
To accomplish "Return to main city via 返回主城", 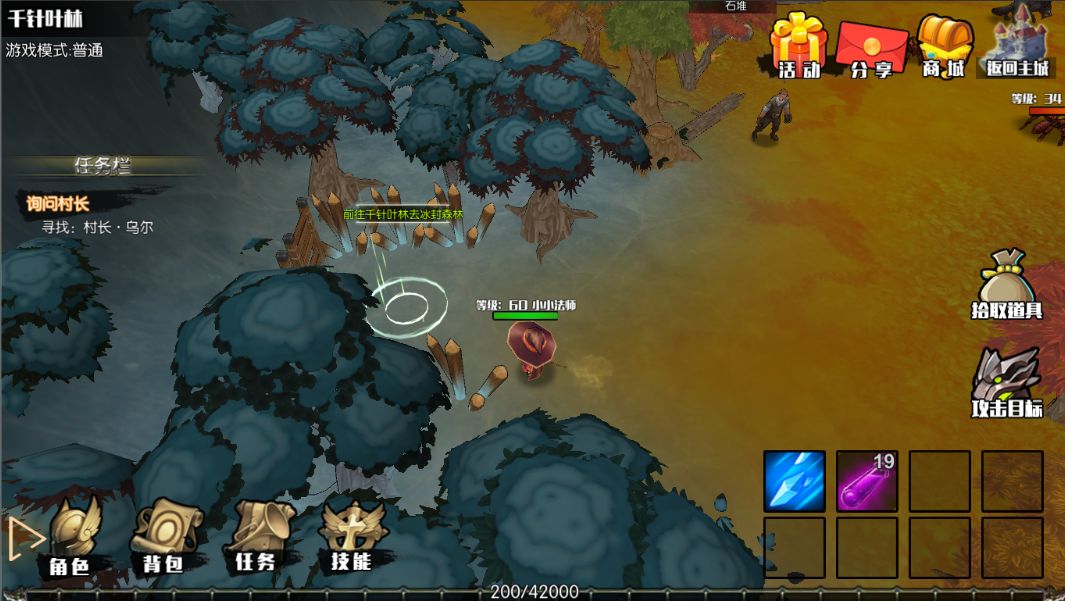I will point(1018,46).
